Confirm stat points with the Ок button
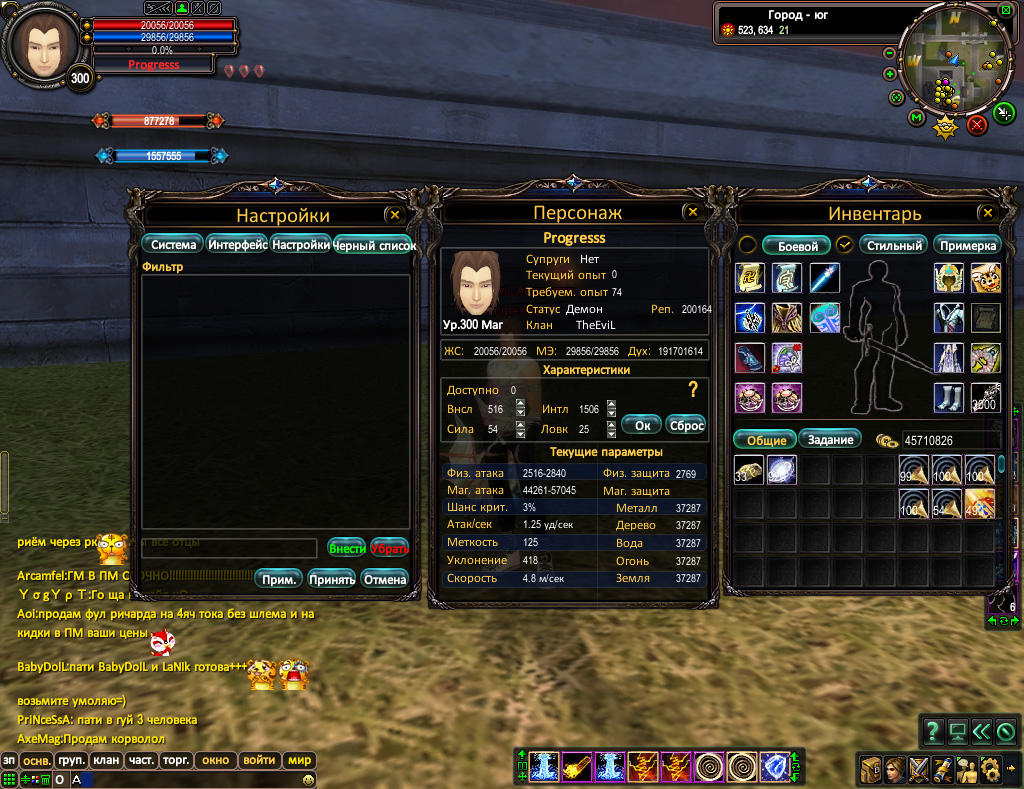The width and height of the screenshot is (1024, 789). [642, 425]
